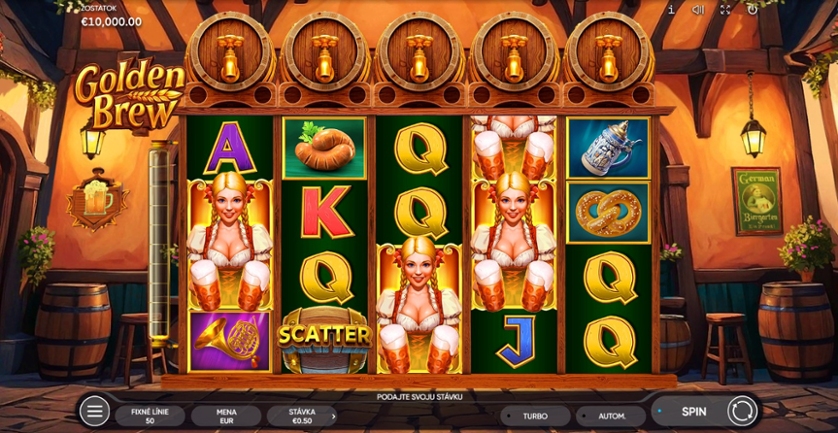
Task: Open the STÁVKA bet selector
Action: coord(301,415)
